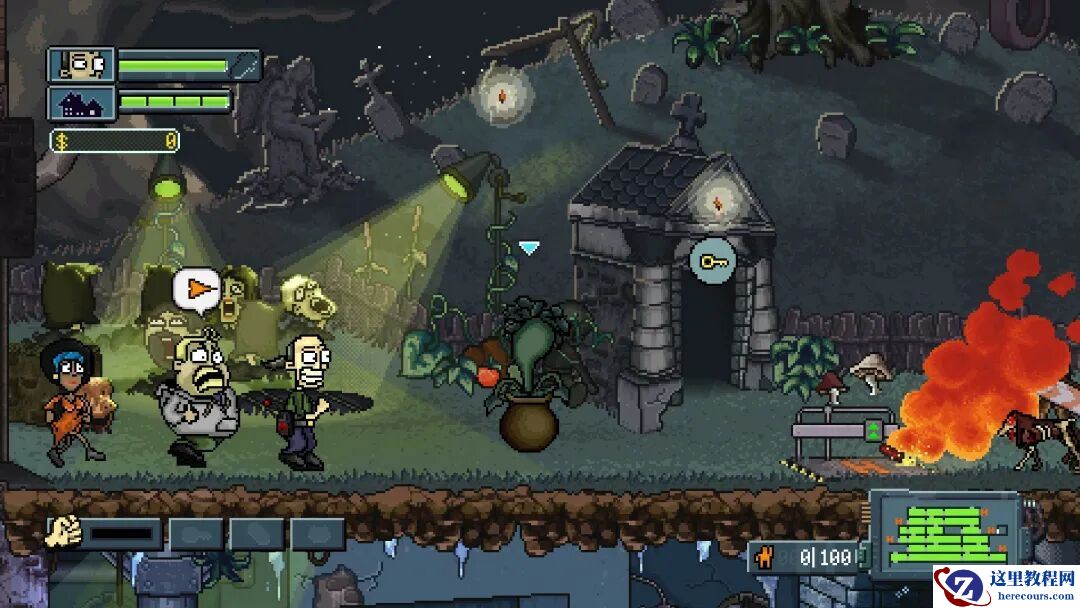Image resolution: width=1080 pixels, height=608 pixels.
Task: Click the key bubble on the crypt
Action: (713, 262)
